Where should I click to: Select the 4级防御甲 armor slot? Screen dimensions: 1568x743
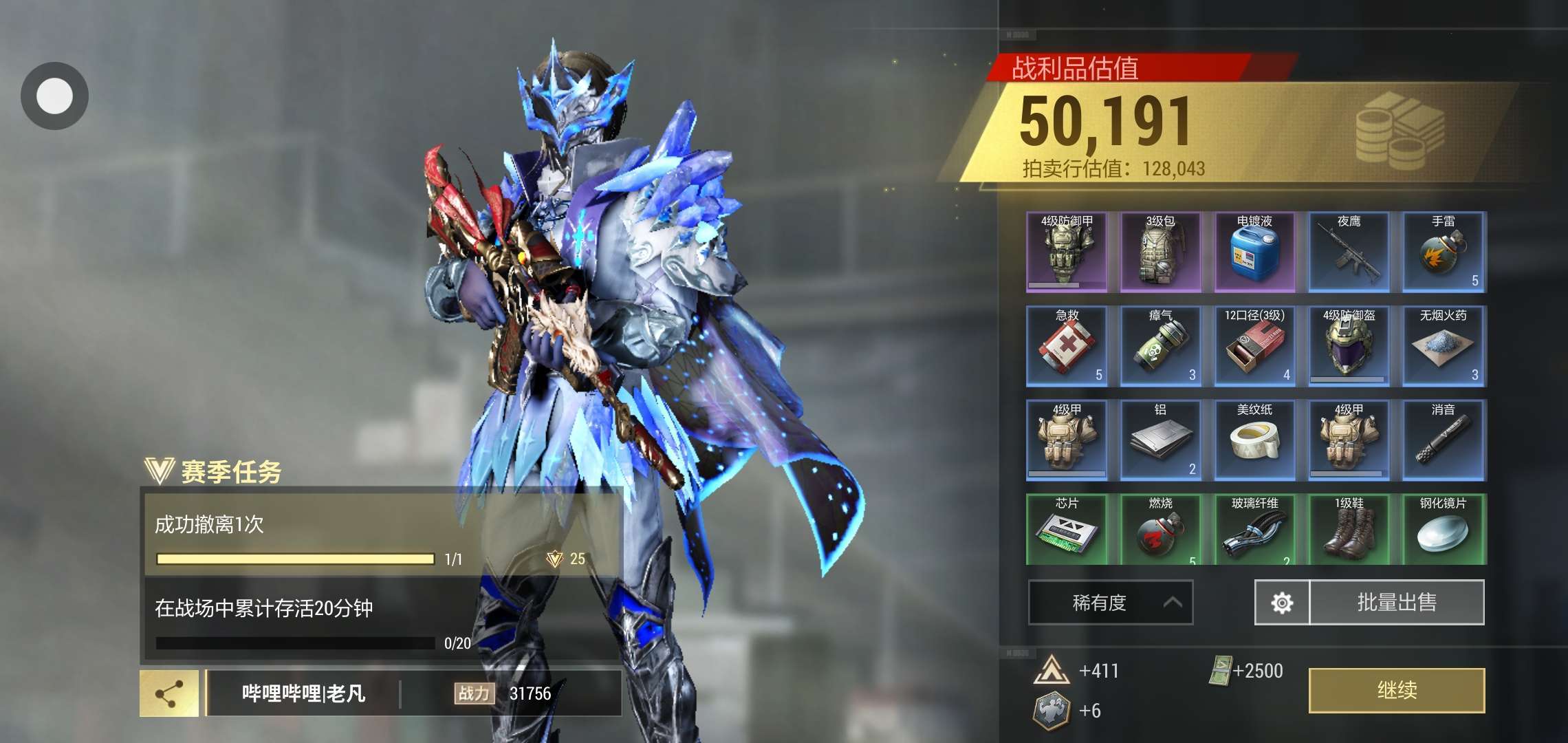tap(1067, 252)
